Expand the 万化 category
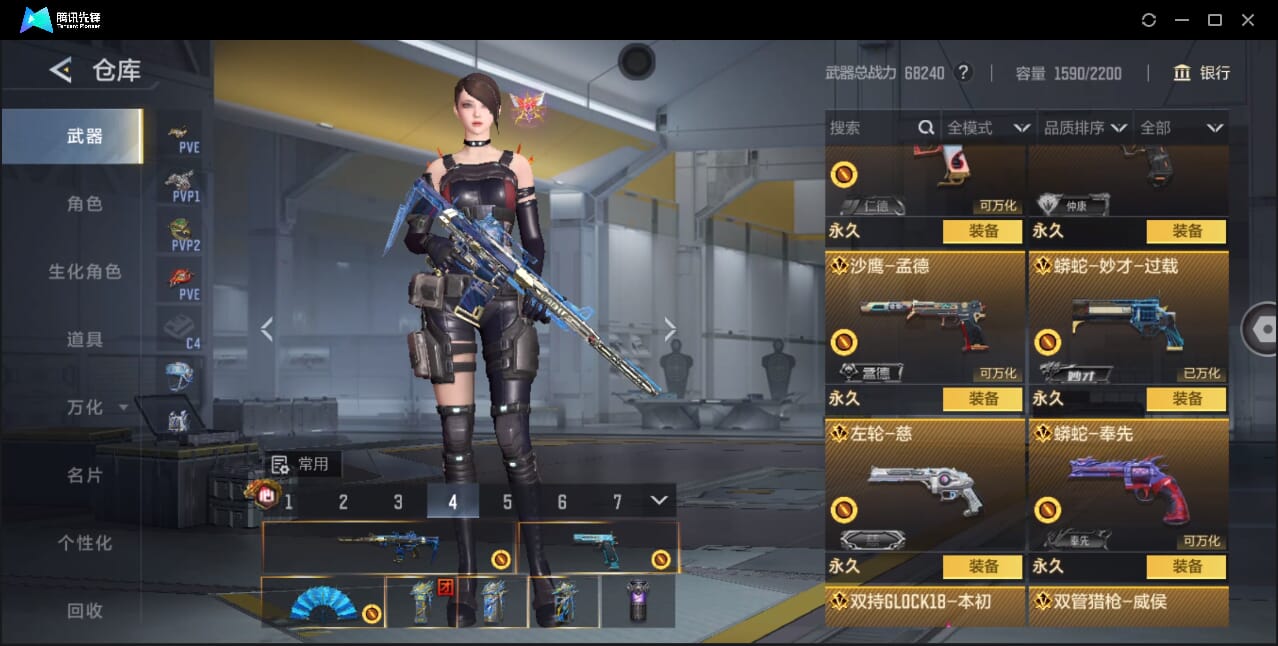 point(95,408)
